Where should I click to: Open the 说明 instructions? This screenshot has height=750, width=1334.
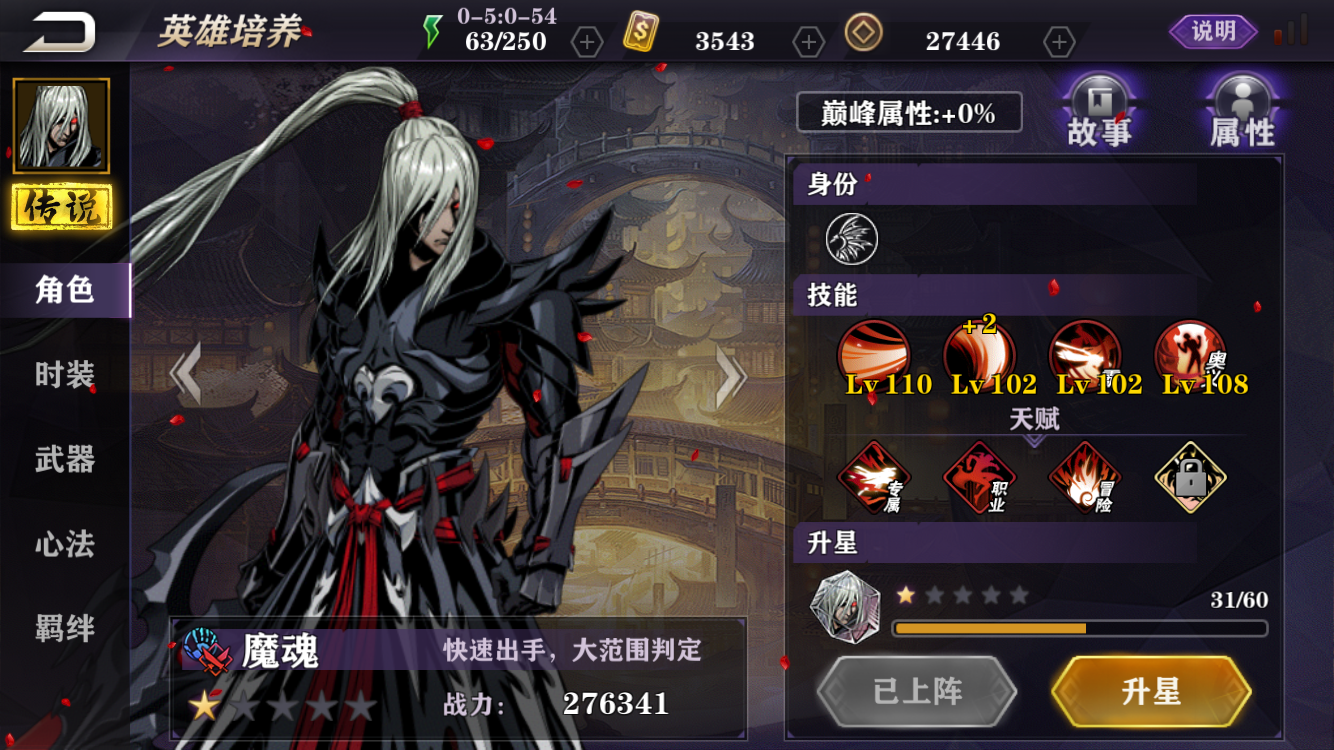pyautogui.click(x=1211, y=30)
